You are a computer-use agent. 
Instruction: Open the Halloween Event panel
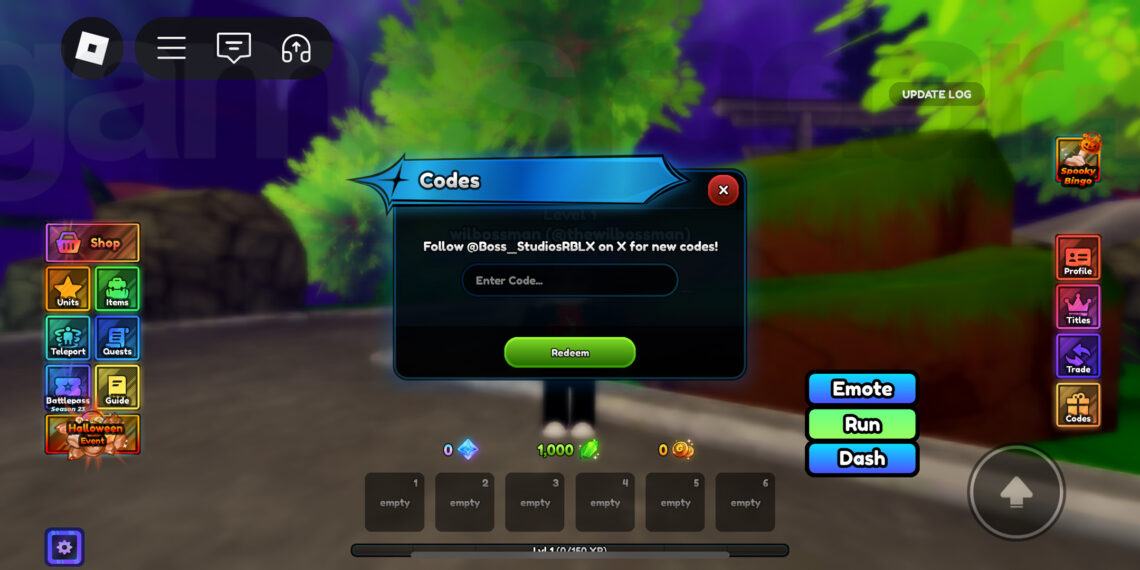click(x=93, y=435)
